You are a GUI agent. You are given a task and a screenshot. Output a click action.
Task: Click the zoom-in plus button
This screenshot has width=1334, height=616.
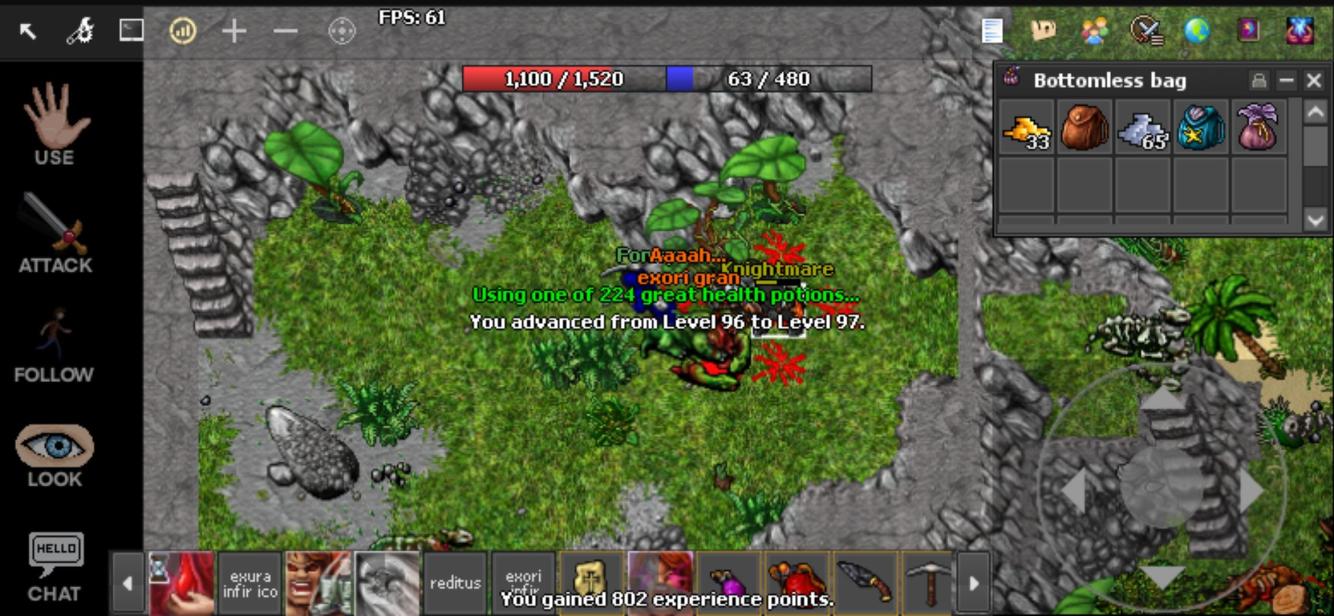[234, 31]
